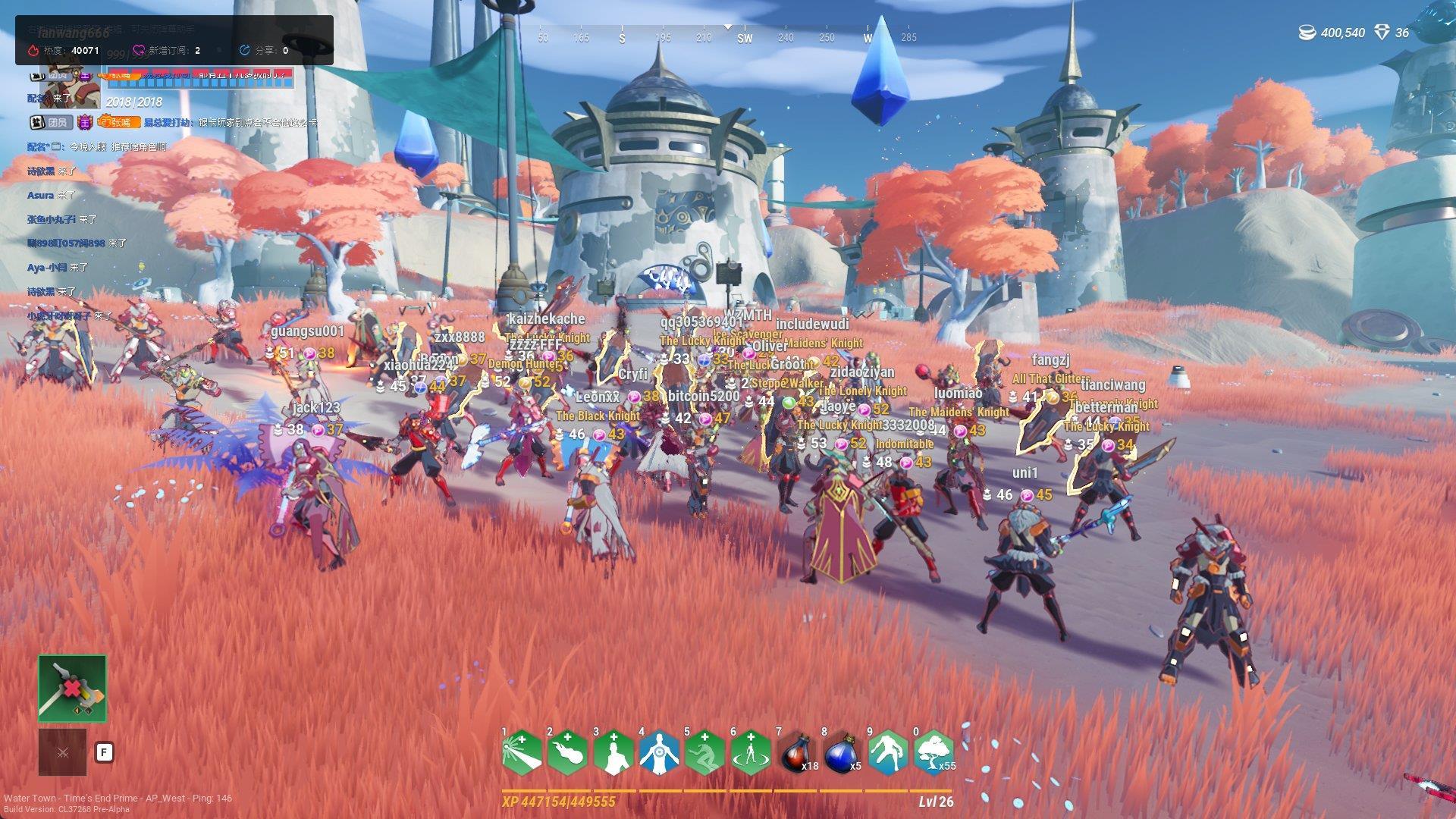Use the green torso silhouette ability in slot 3

pyautogui.click(x=613, y=753)
